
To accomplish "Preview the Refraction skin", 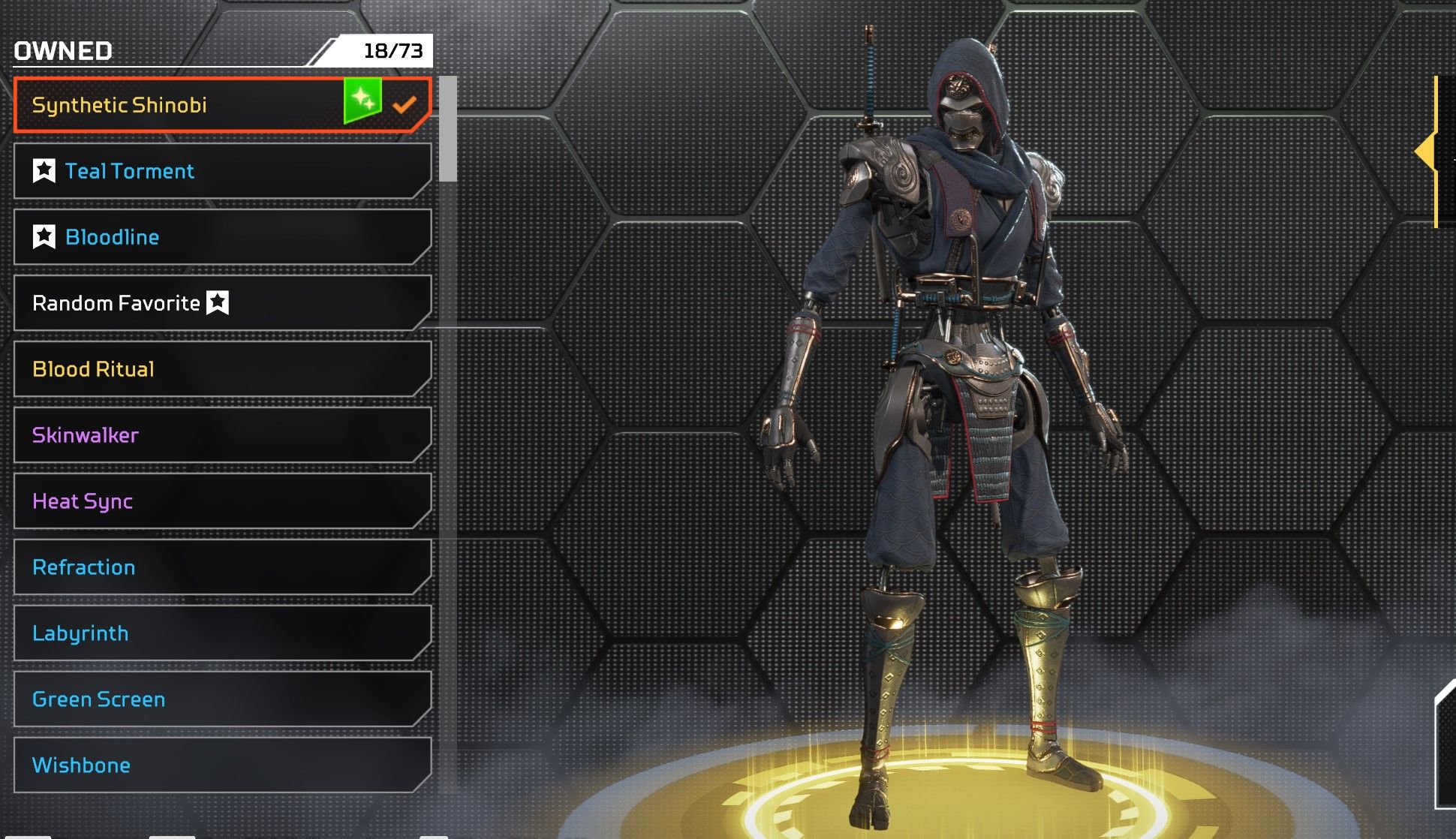I will point(222,567).
